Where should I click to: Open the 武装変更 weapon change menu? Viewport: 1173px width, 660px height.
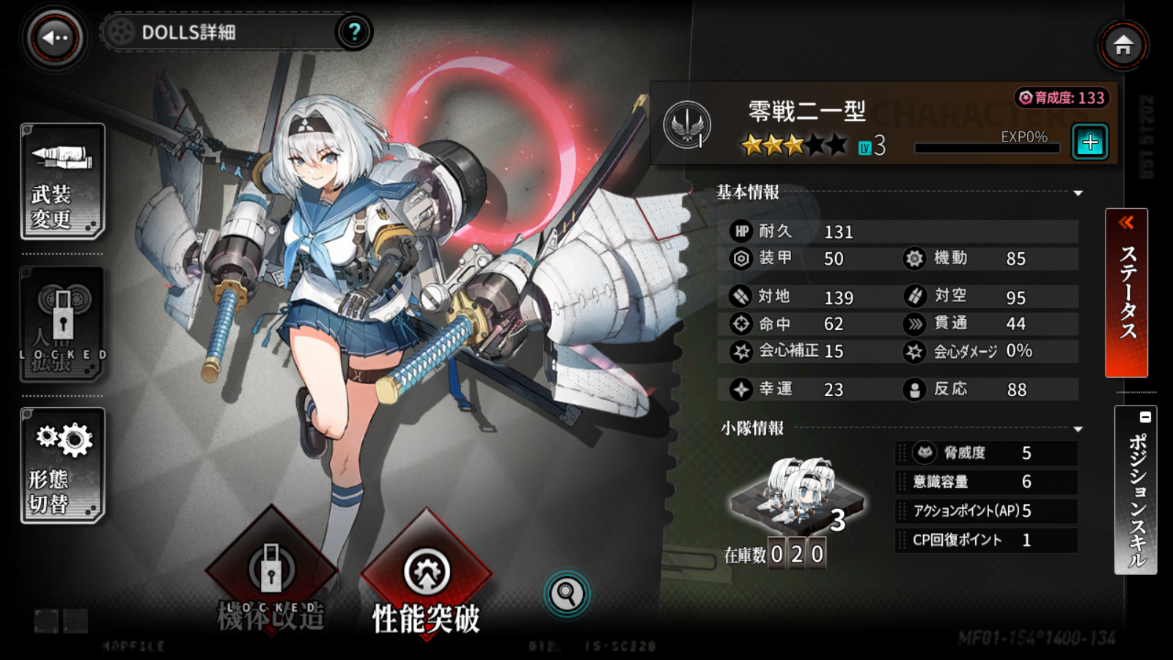(x=62, y=182)
